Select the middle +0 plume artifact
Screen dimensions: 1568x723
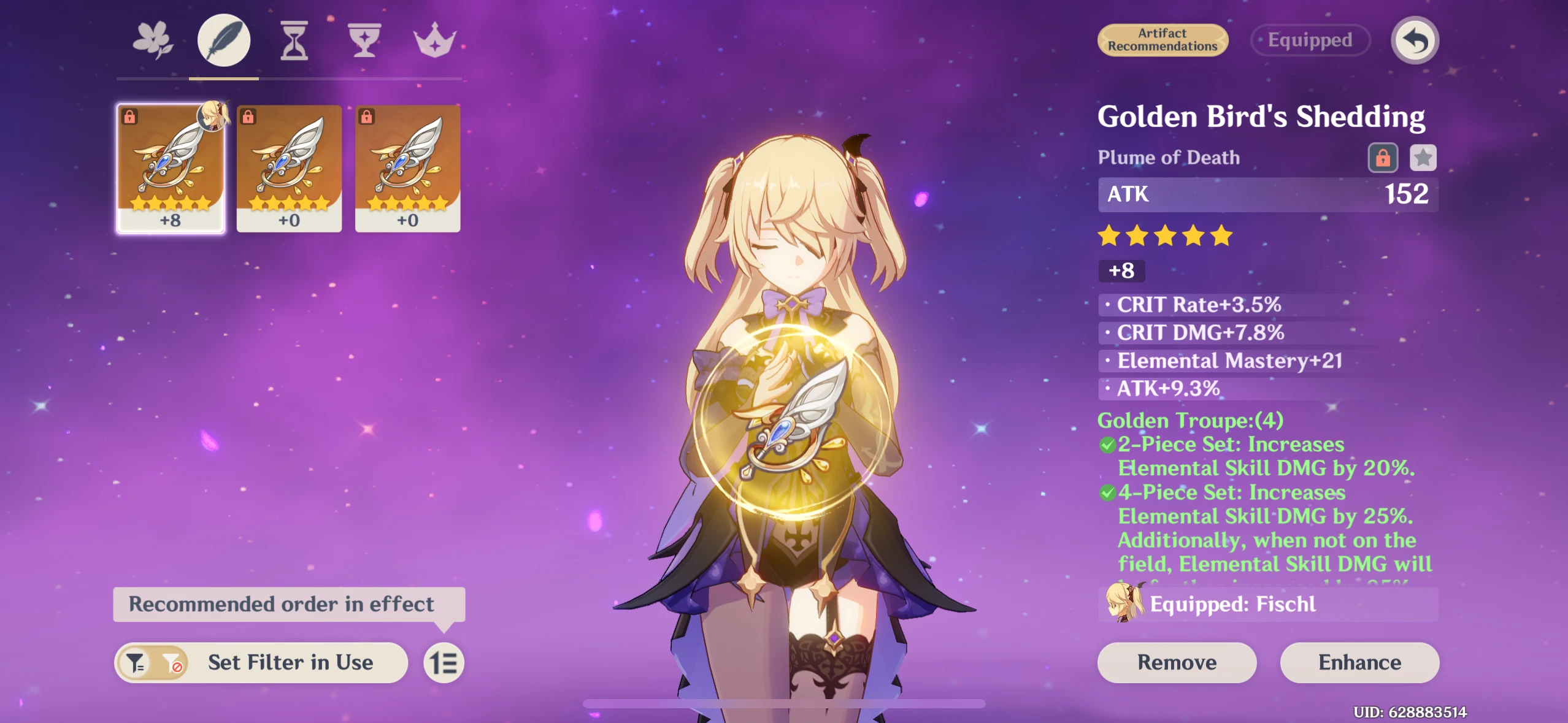coord(288,170)
